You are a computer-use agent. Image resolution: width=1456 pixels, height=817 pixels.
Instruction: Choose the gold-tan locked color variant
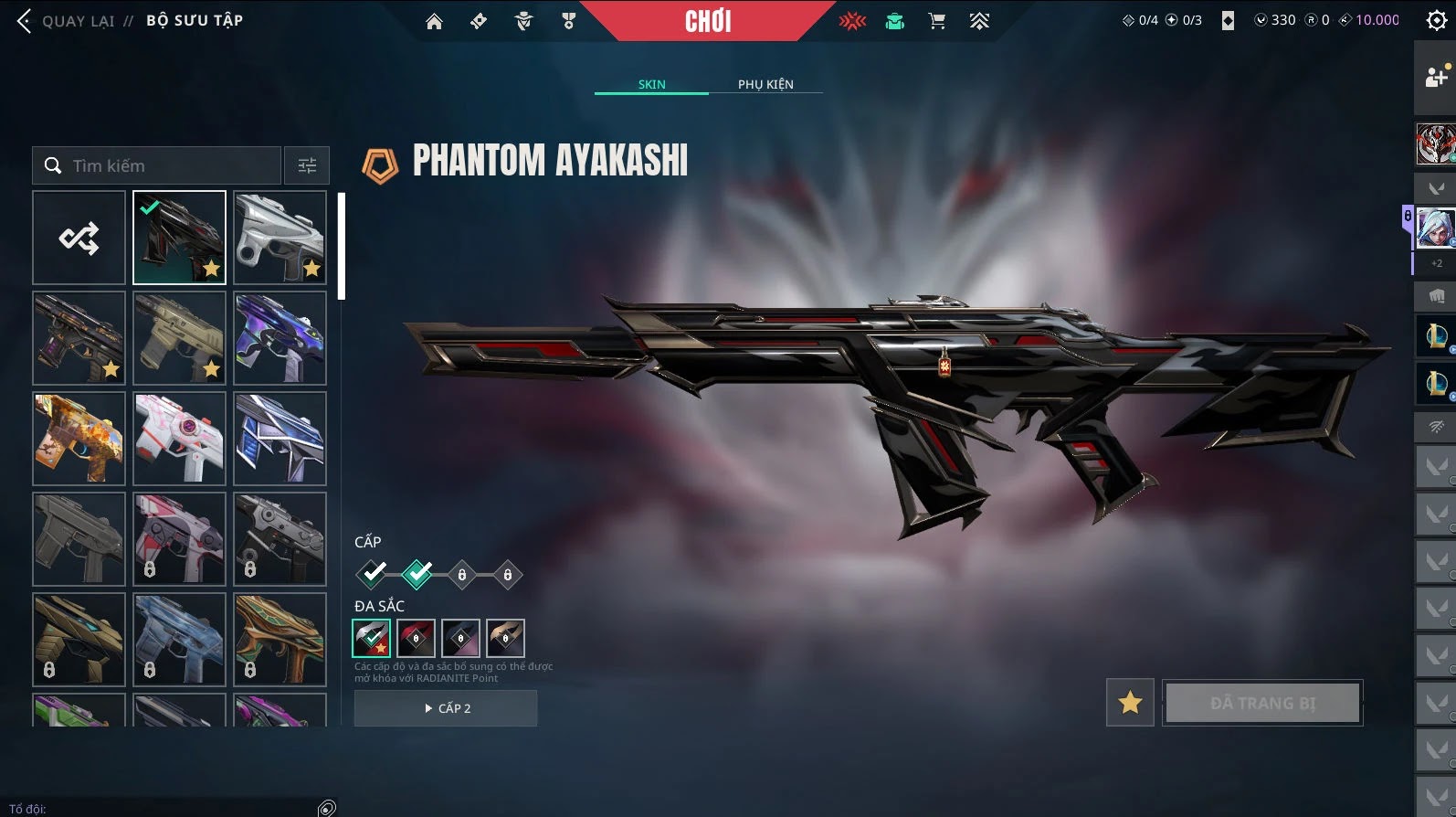pos(505,638)
